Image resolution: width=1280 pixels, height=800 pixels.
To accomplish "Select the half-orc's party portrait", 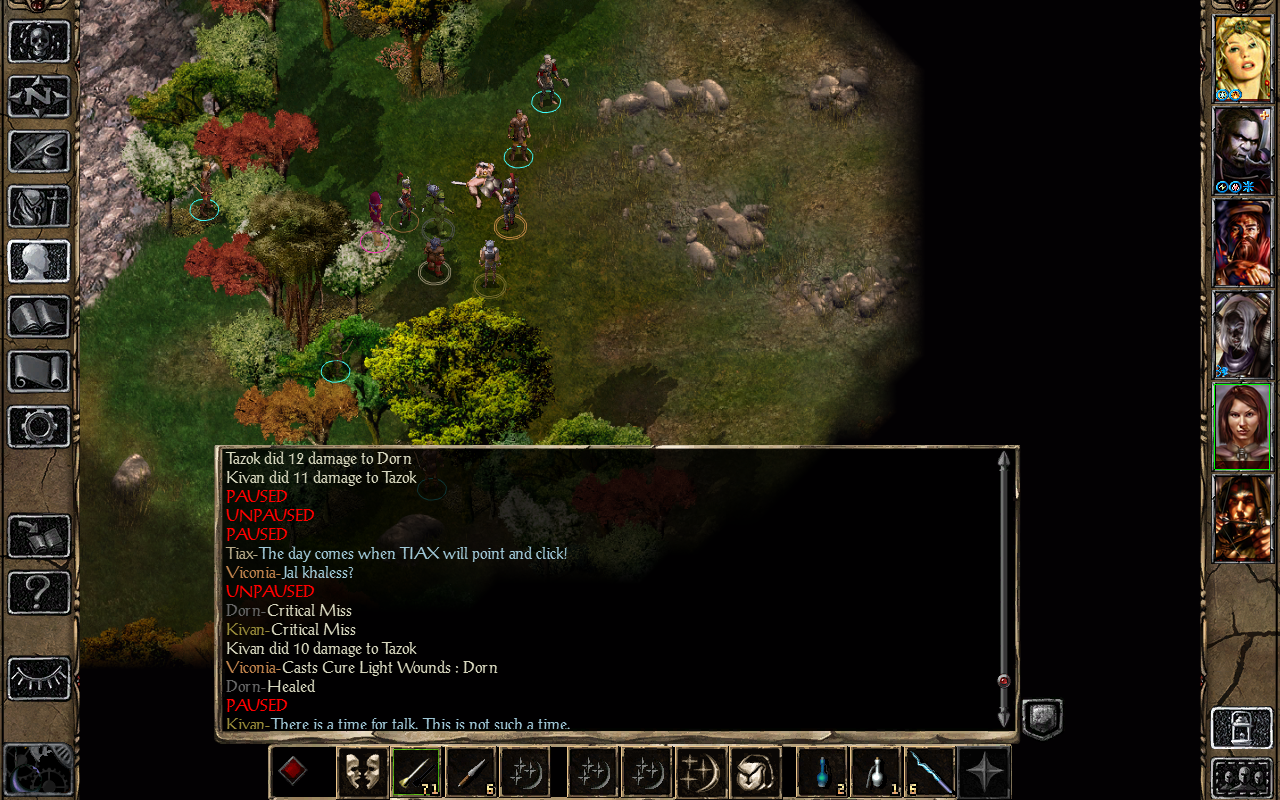I will pyautogui.click(x=1242, y=150).
